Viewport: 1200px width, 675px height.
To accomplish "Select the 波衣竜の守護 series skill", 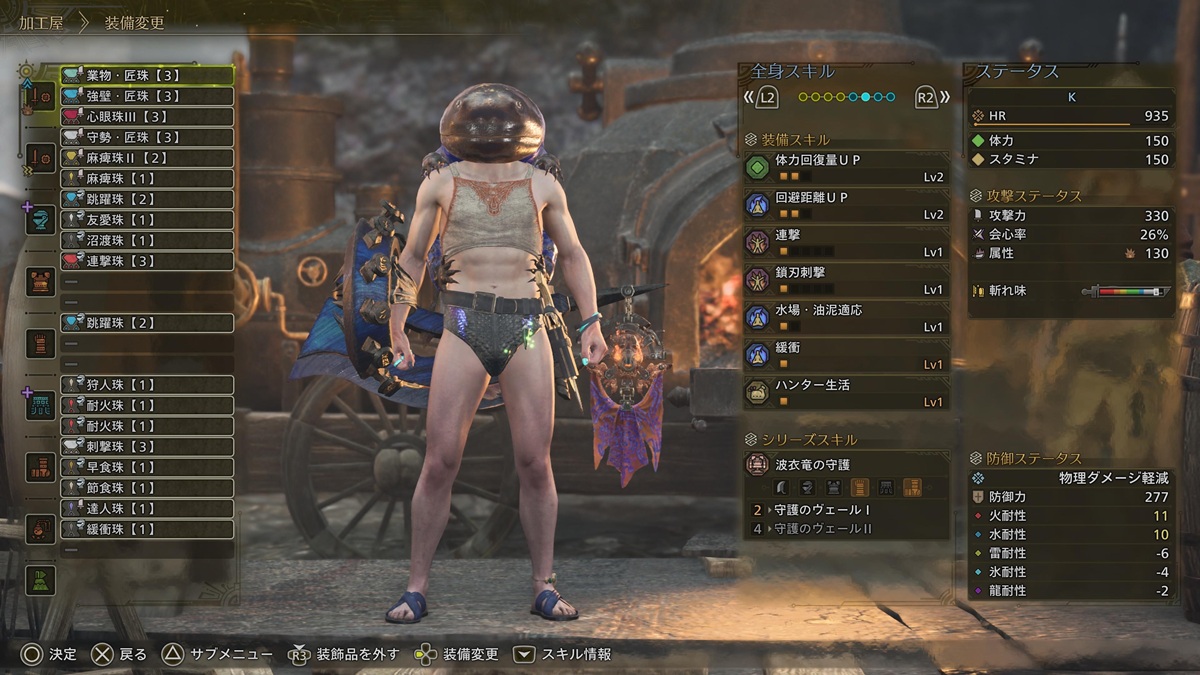I will 846,466.
